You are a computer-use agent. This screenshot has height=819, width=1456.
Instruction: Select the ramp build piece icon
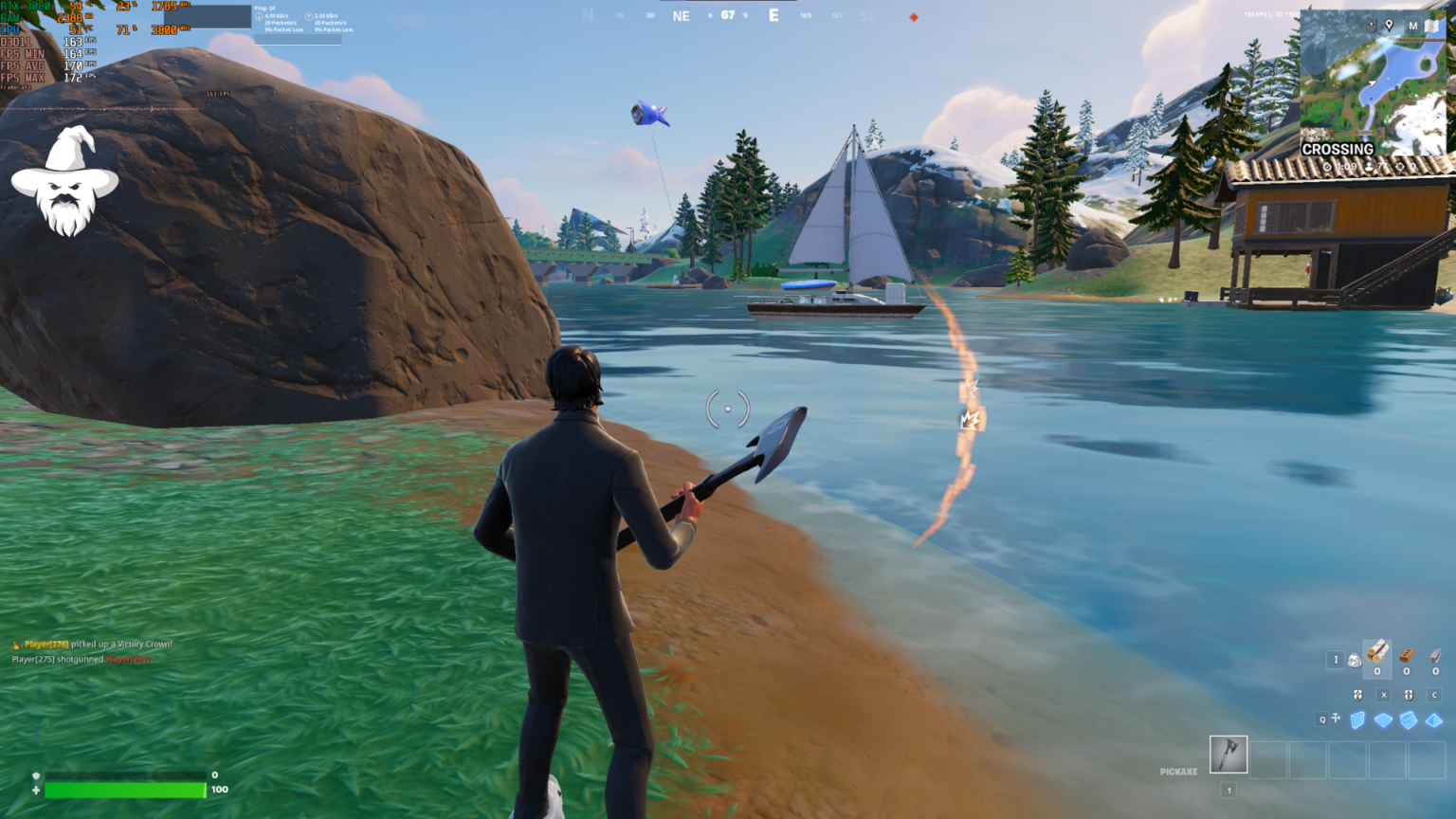coord(1408,720)
